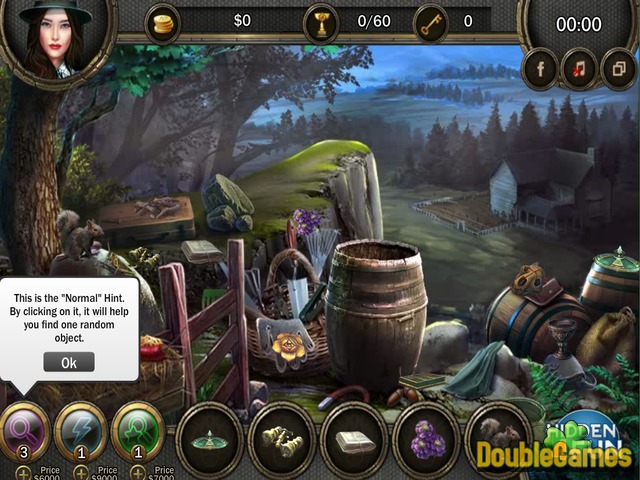
Task: Select the binoculars object slot
Action: coord(282,437)
